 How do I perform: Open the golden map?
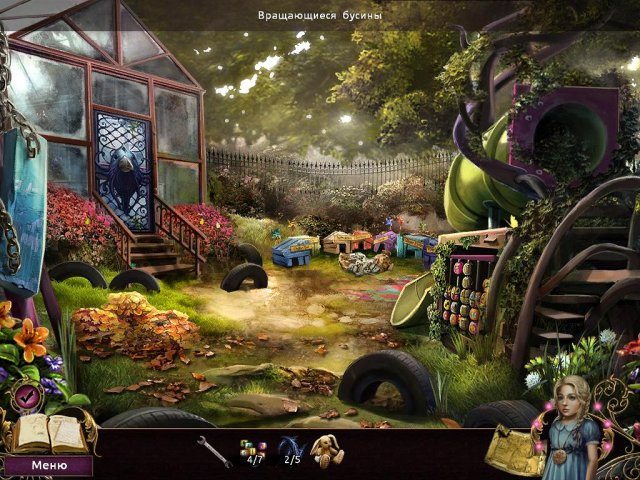(x=515, y=451)
